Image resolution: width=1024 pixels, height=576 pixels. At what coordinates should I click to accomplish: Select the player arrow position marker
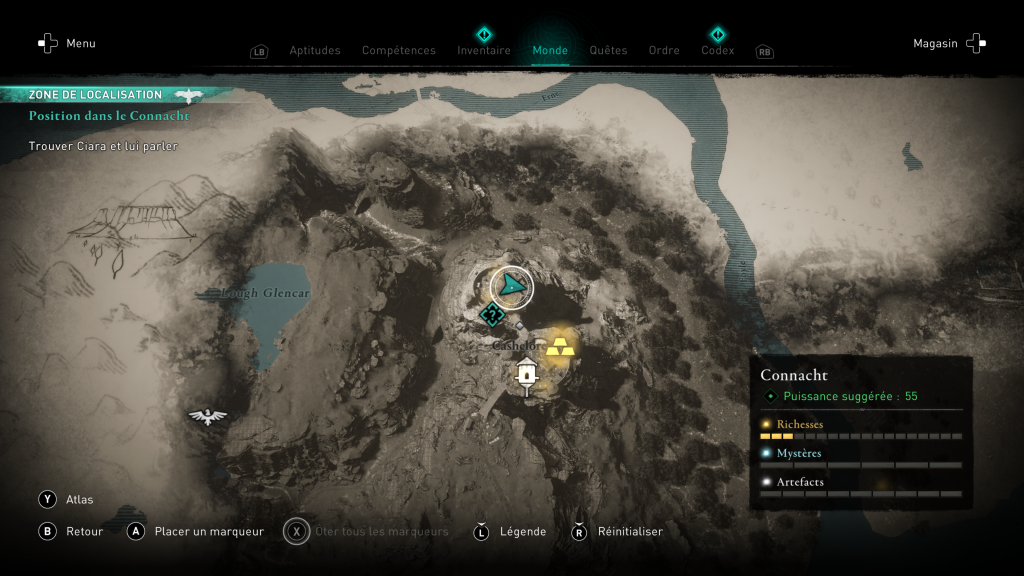point(512,287)
